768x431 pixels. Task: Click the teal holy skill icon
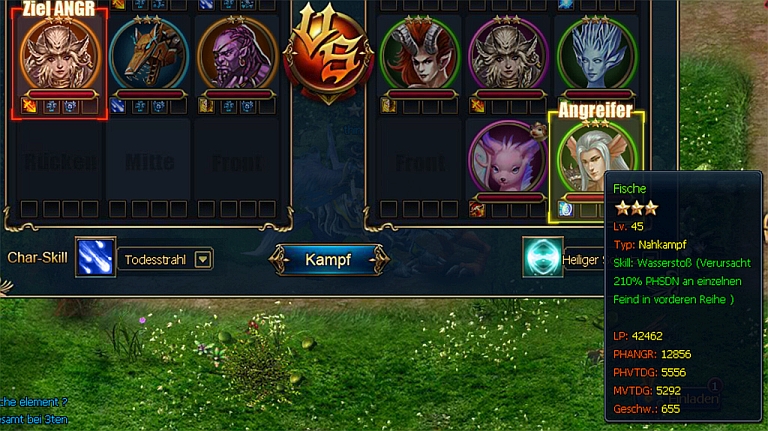(x=542, y=257)
